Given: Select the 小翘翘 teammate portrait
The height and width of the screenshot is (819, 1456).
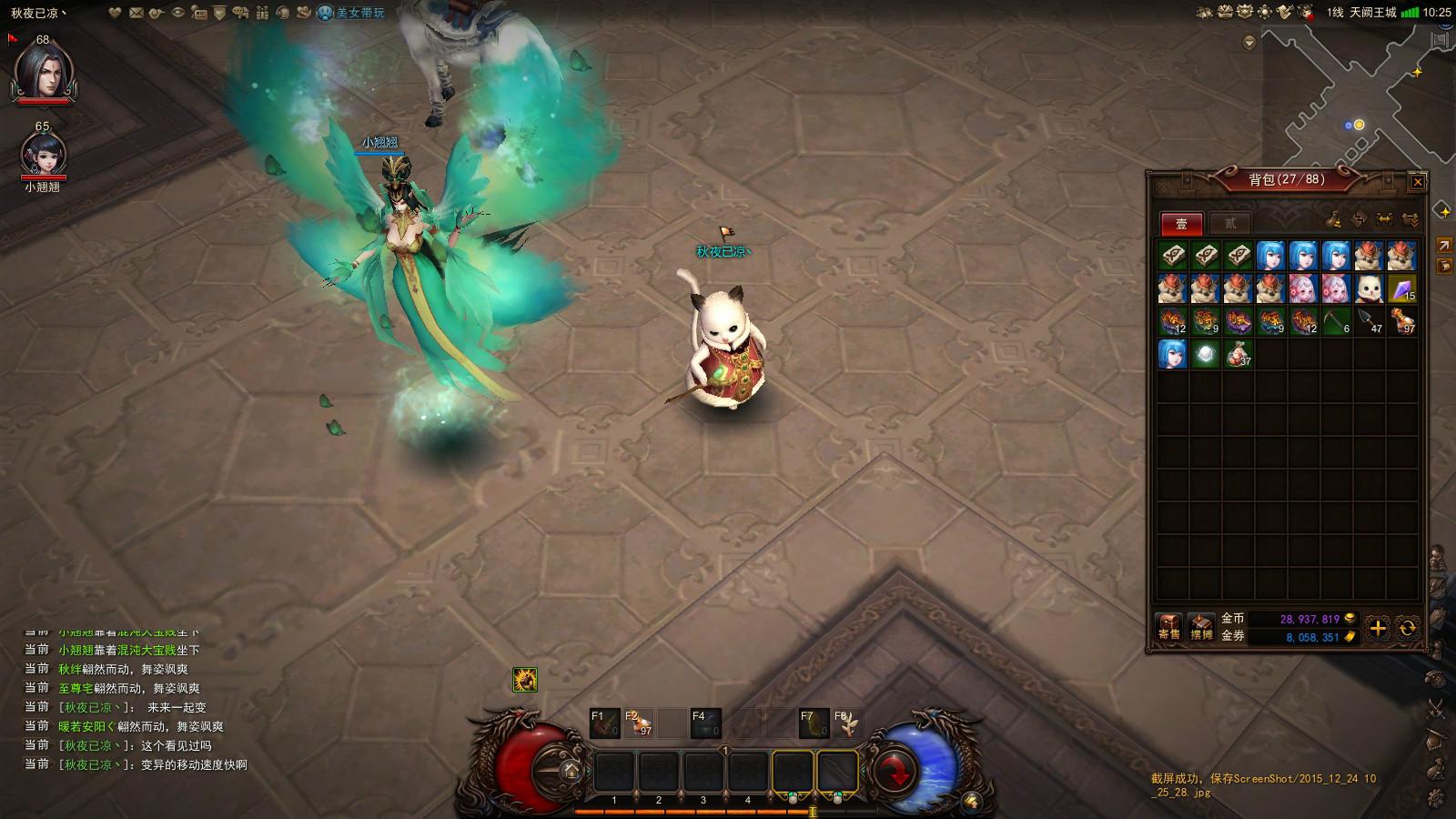Looking at the screenshot, I should coord(43,155).
